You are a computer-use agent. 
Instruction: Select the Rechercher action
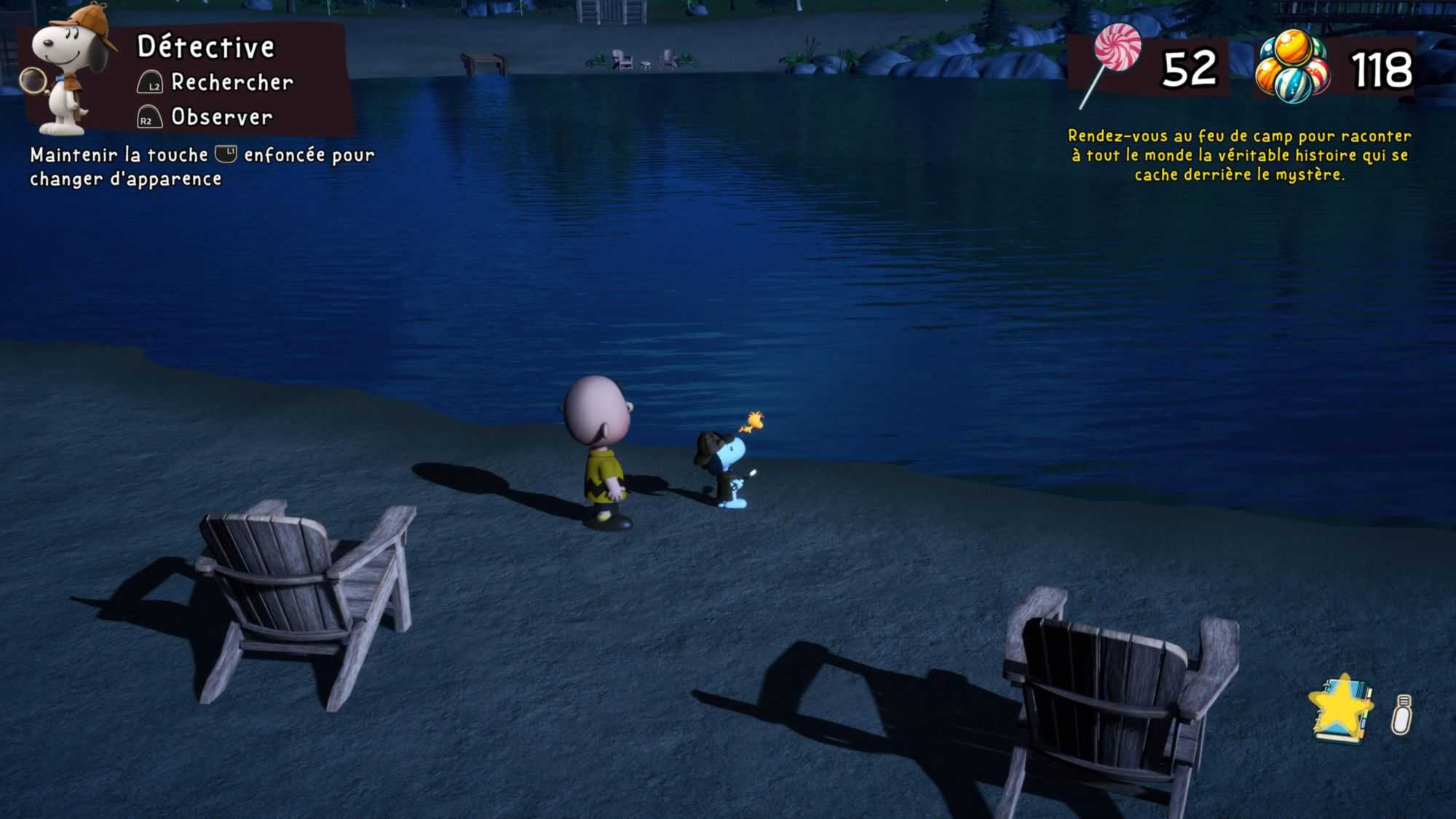pyautogui.click(x=232, y=82)
